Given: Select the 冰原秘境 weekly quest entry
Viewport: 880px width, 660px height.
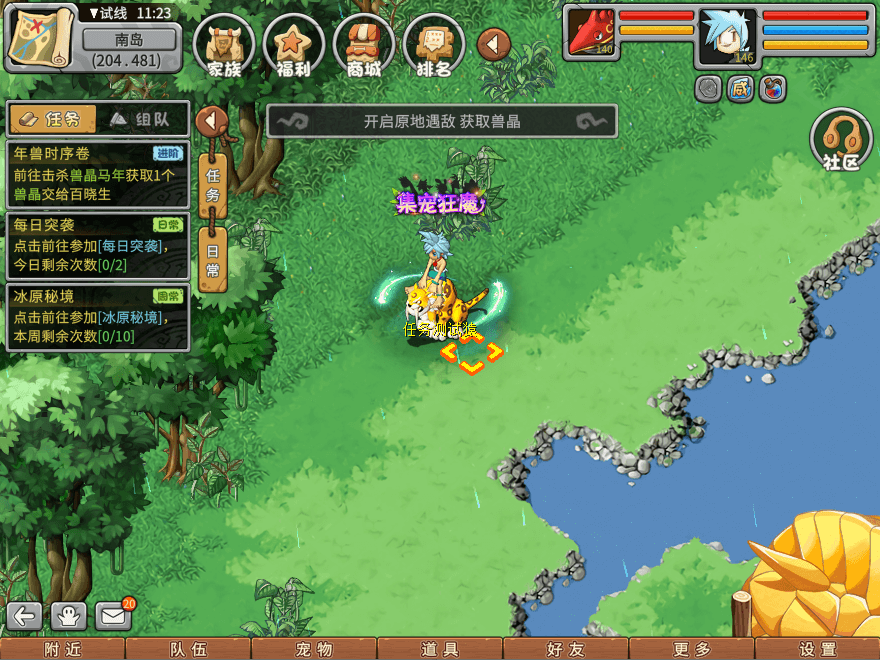Looking at the screenshot, I should (97, 317).
